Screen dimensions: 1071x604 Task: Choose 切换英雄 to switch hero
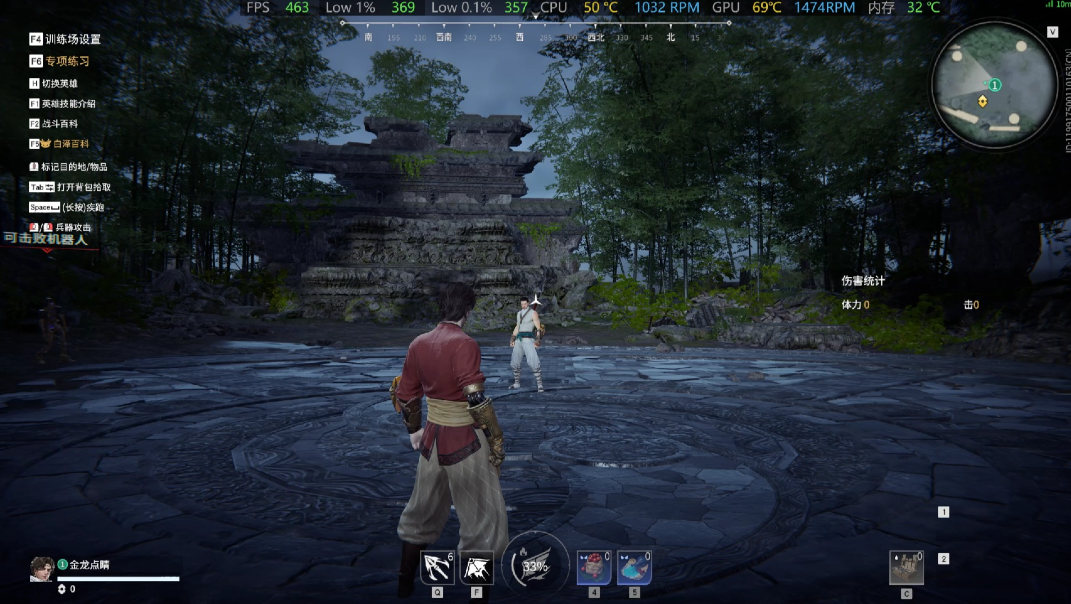(x=59, y=83)
